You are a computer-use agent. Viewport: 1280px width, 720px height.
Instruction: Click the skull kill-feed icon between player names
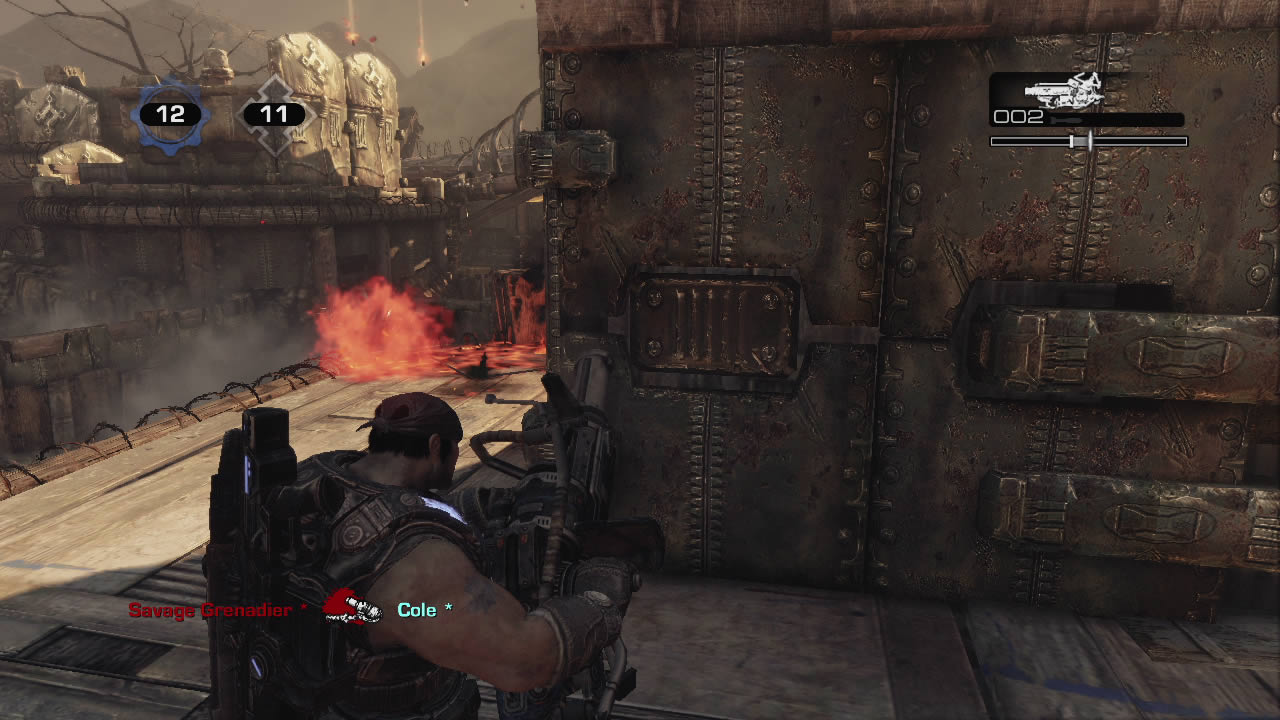[355, 608]
